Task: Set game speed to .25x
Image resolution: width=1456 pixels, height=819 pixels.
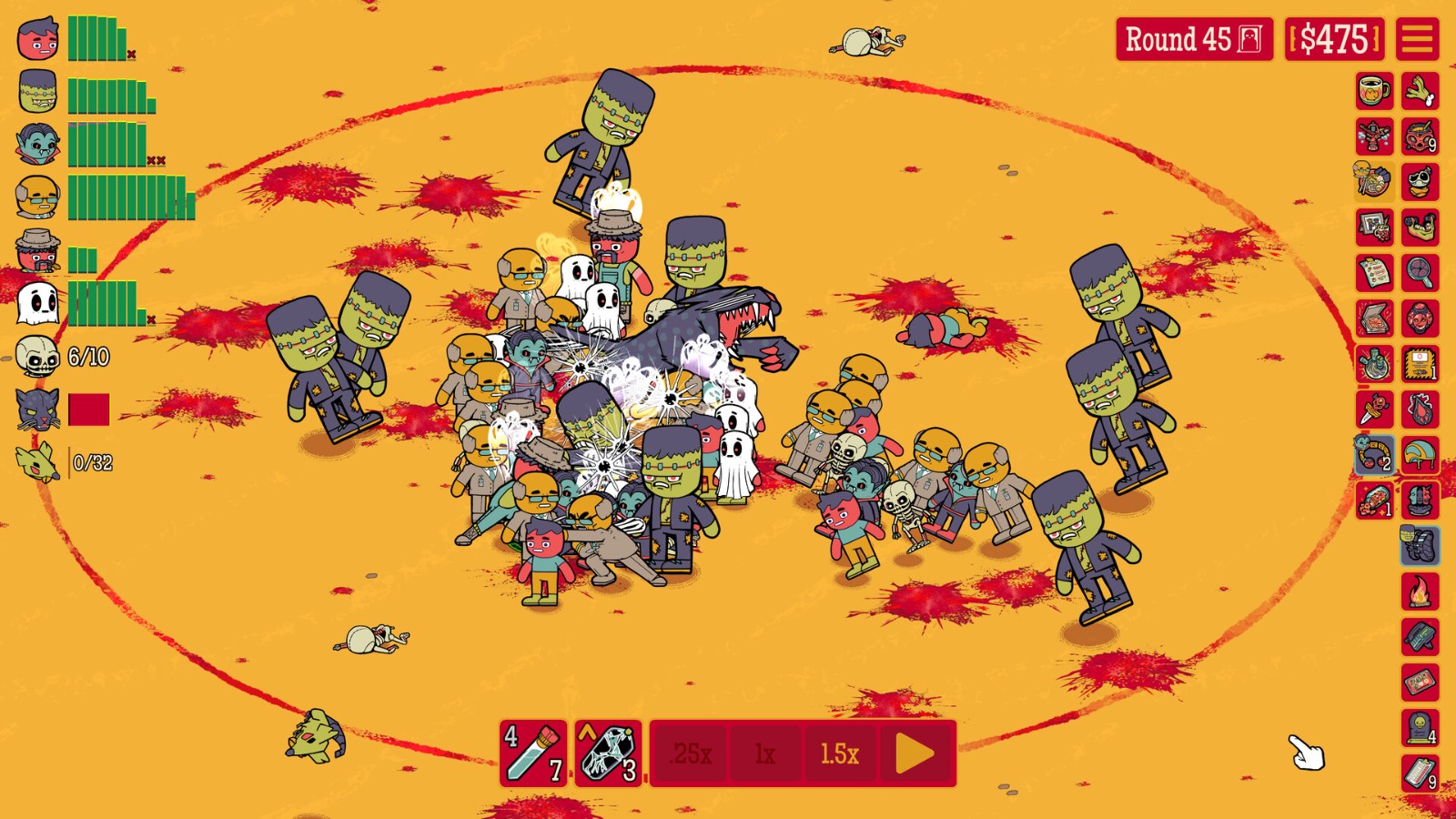Action: (691, 753)
